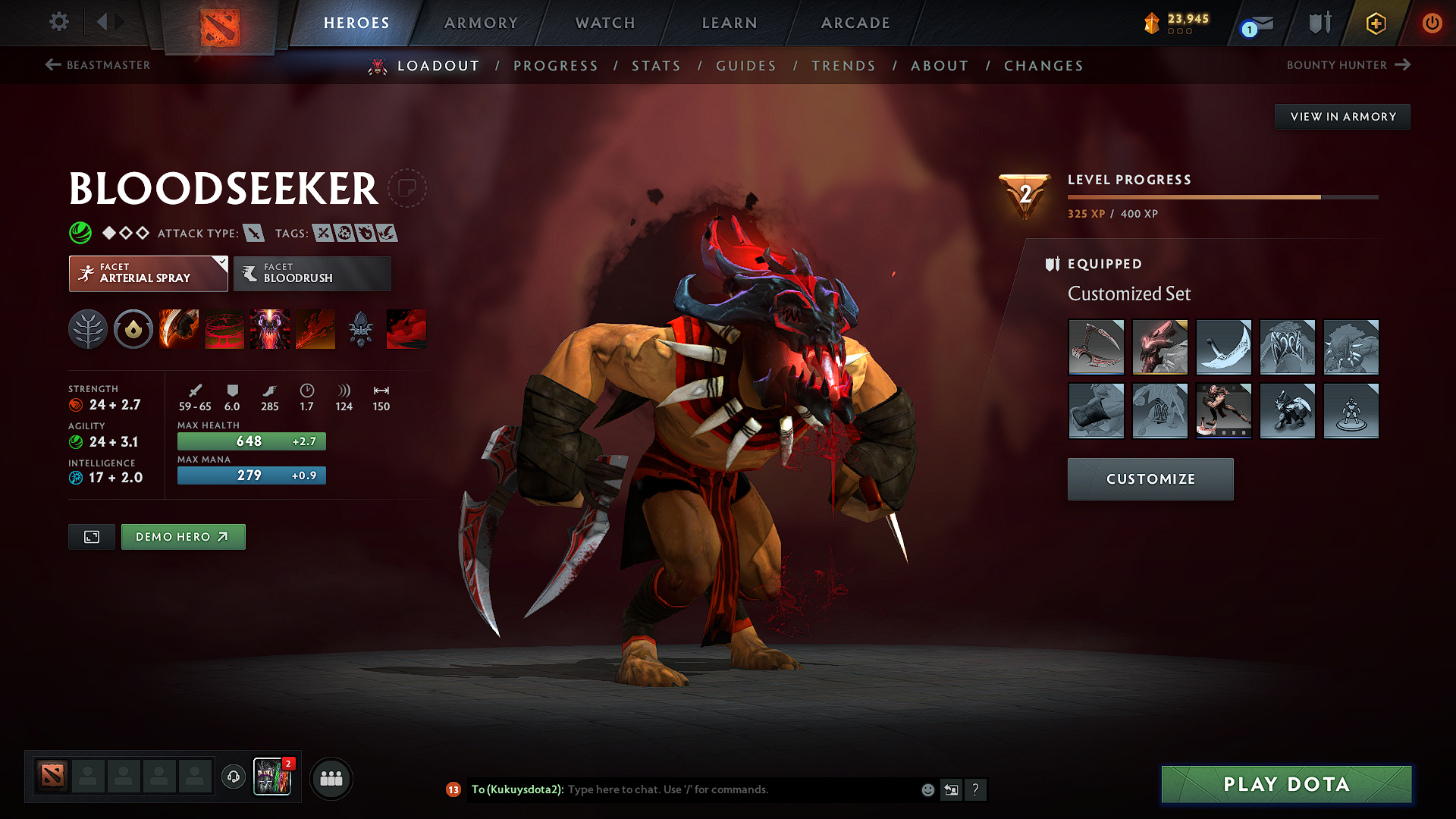Click the Dota Plus hexagon icon

pos(1376,23)
